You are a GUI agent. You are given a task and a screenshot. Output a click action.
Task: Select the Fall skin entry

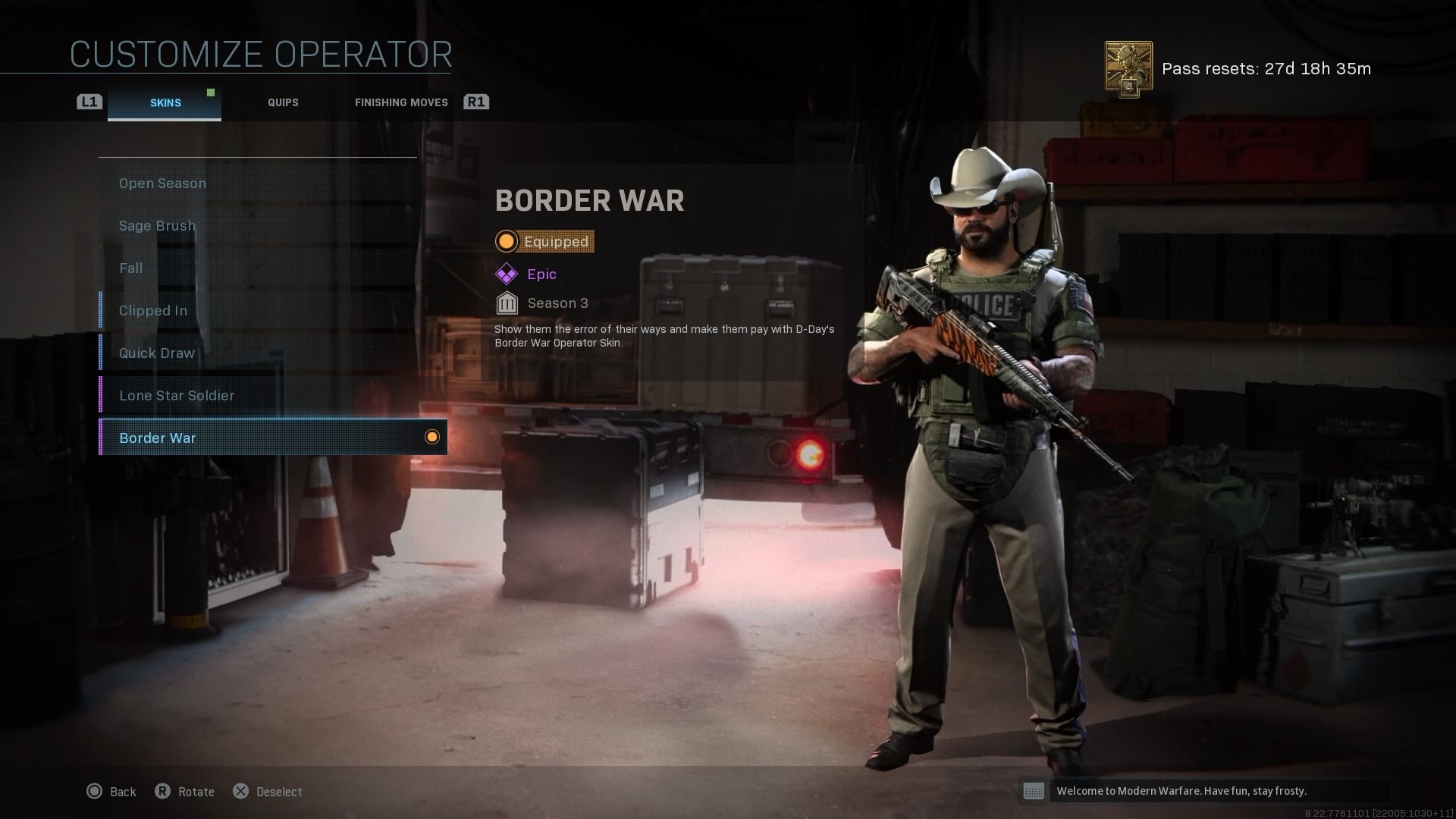(x=258, y=268)
